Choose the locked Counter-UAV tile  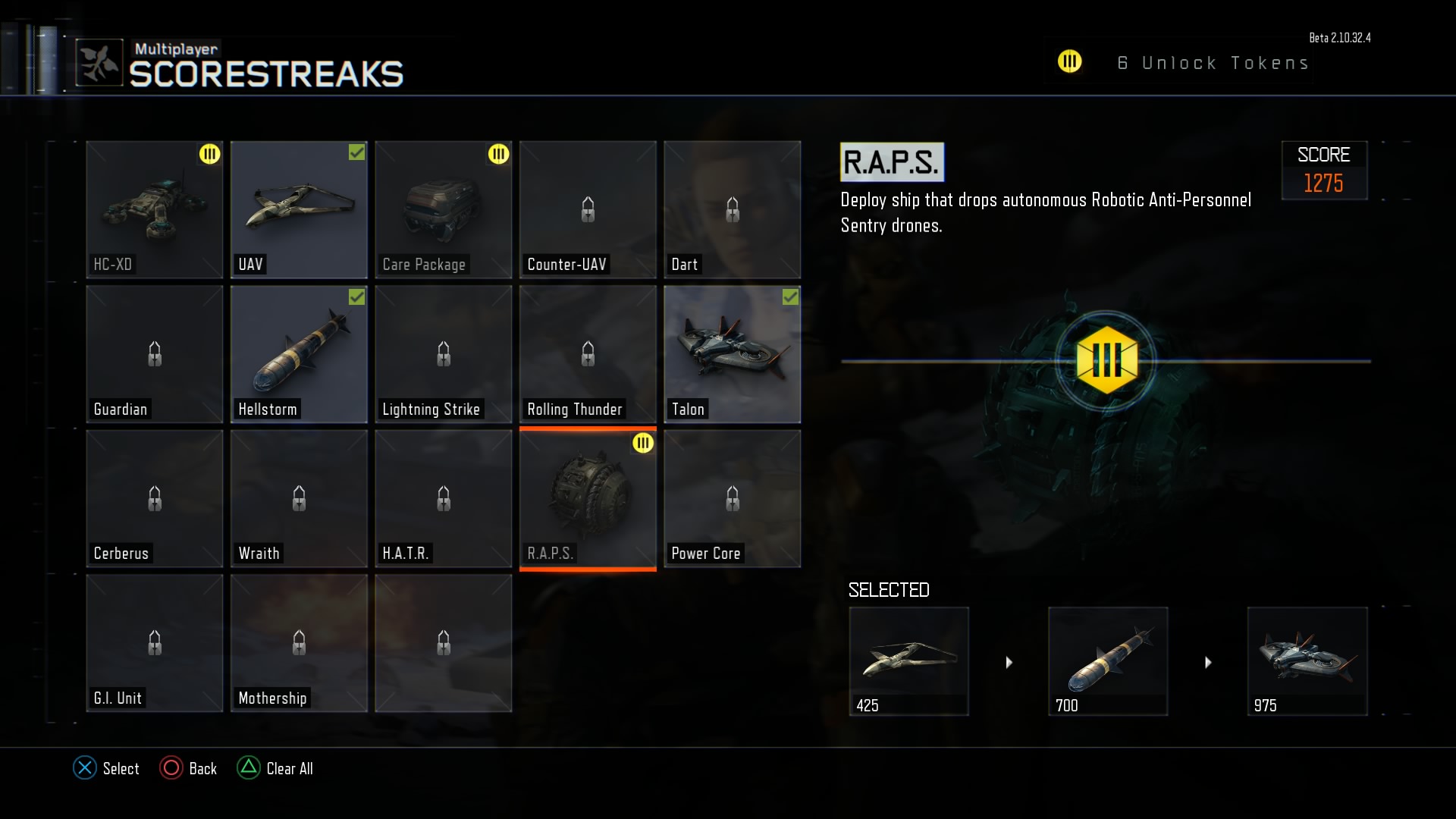[x=588, y=209]
